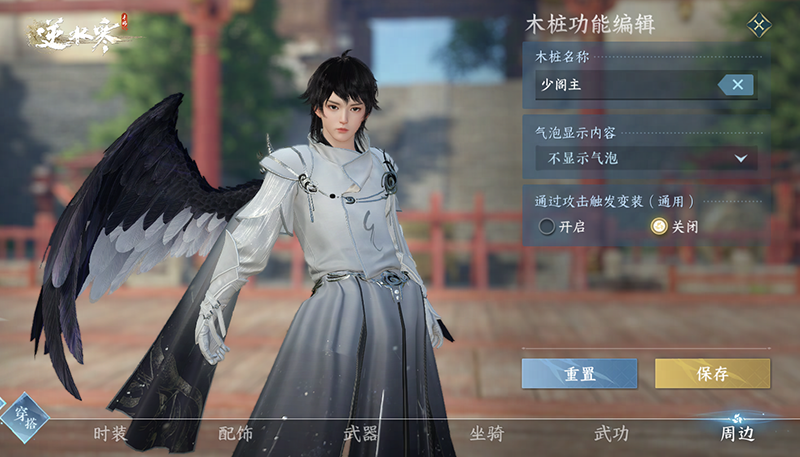Viewport: 800px width, 457px height.
Task: Click the diamond icon beside the panel title
Action: (x=760, y=24)
